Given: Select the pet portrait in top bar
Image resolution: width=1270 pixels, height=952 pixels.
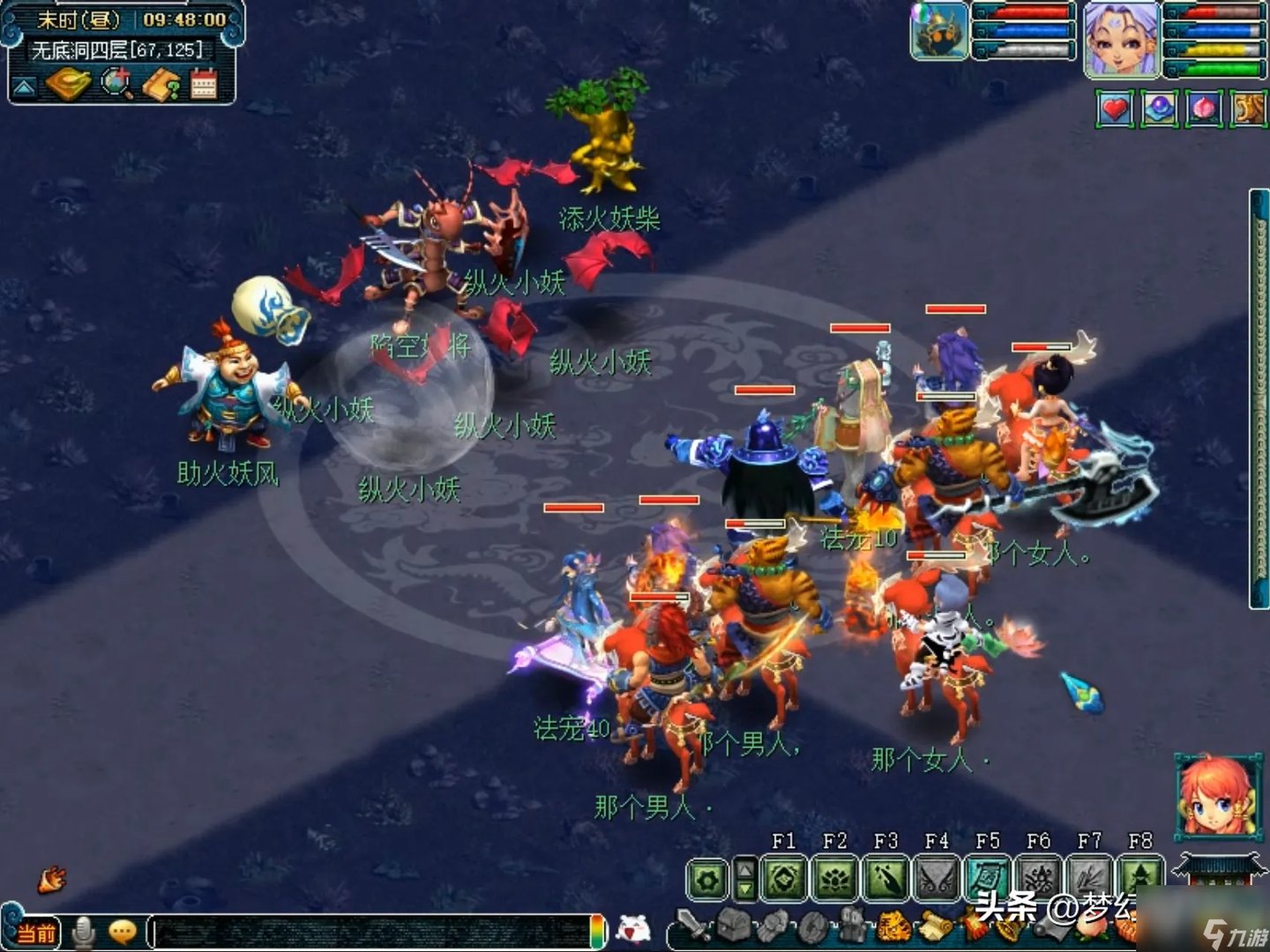Looking at the screenshot, I should (x=938, y=31).
